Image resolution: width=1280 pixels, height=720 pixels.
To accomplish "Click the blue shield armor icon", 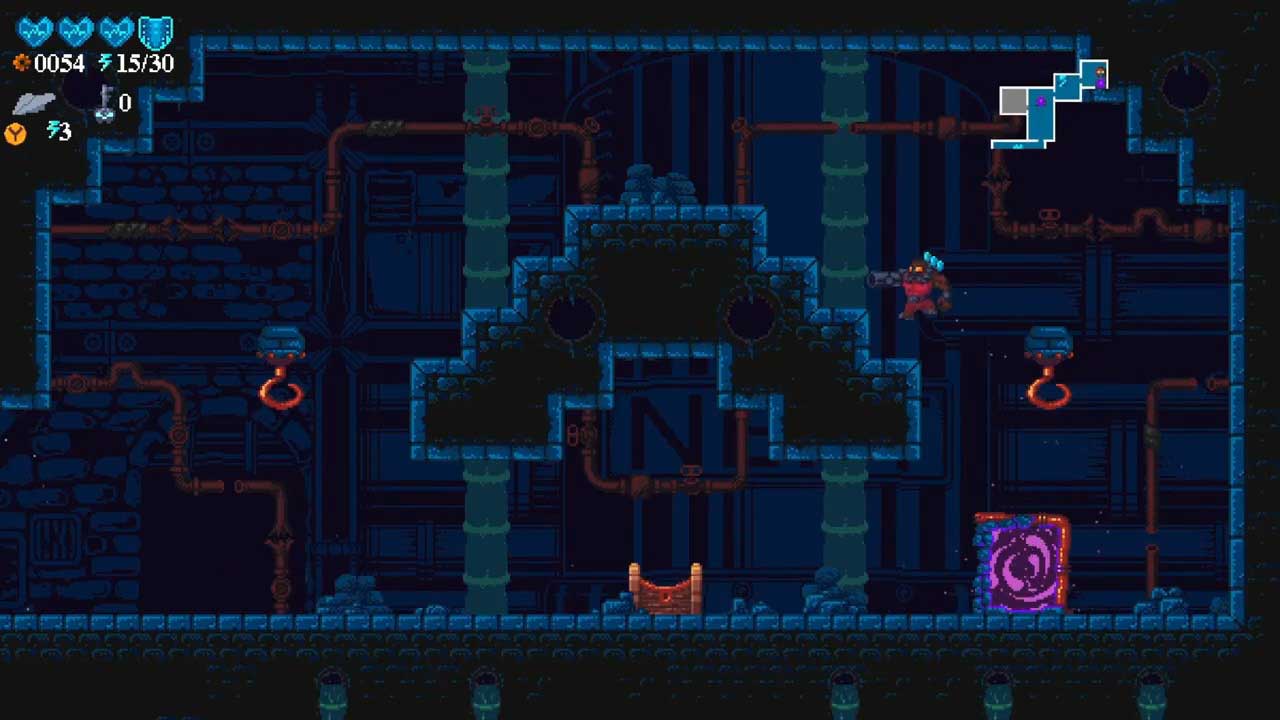I will pos(155,33).
